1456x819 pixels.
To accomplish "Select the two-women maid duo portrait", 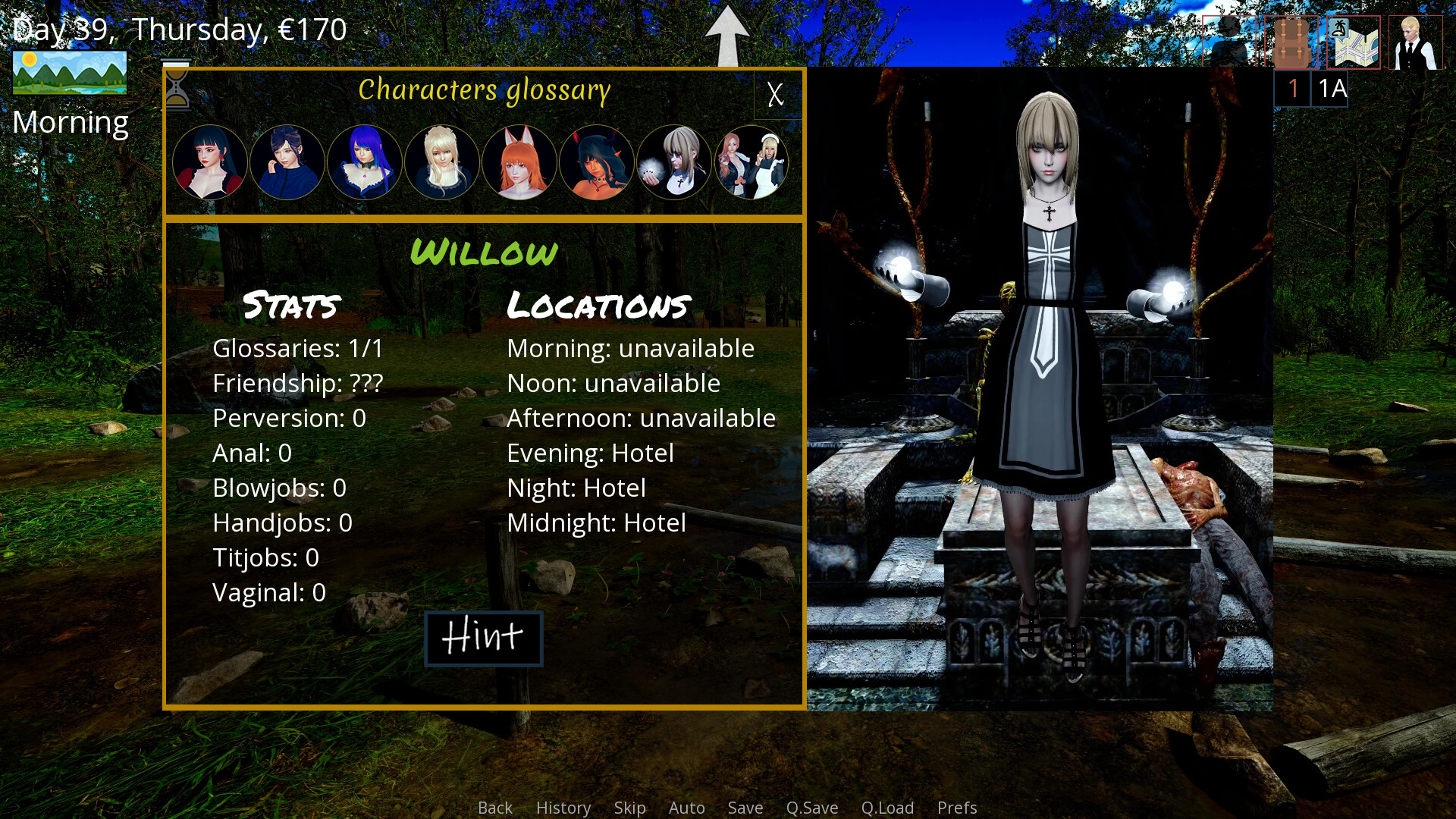I will [752, 162].
